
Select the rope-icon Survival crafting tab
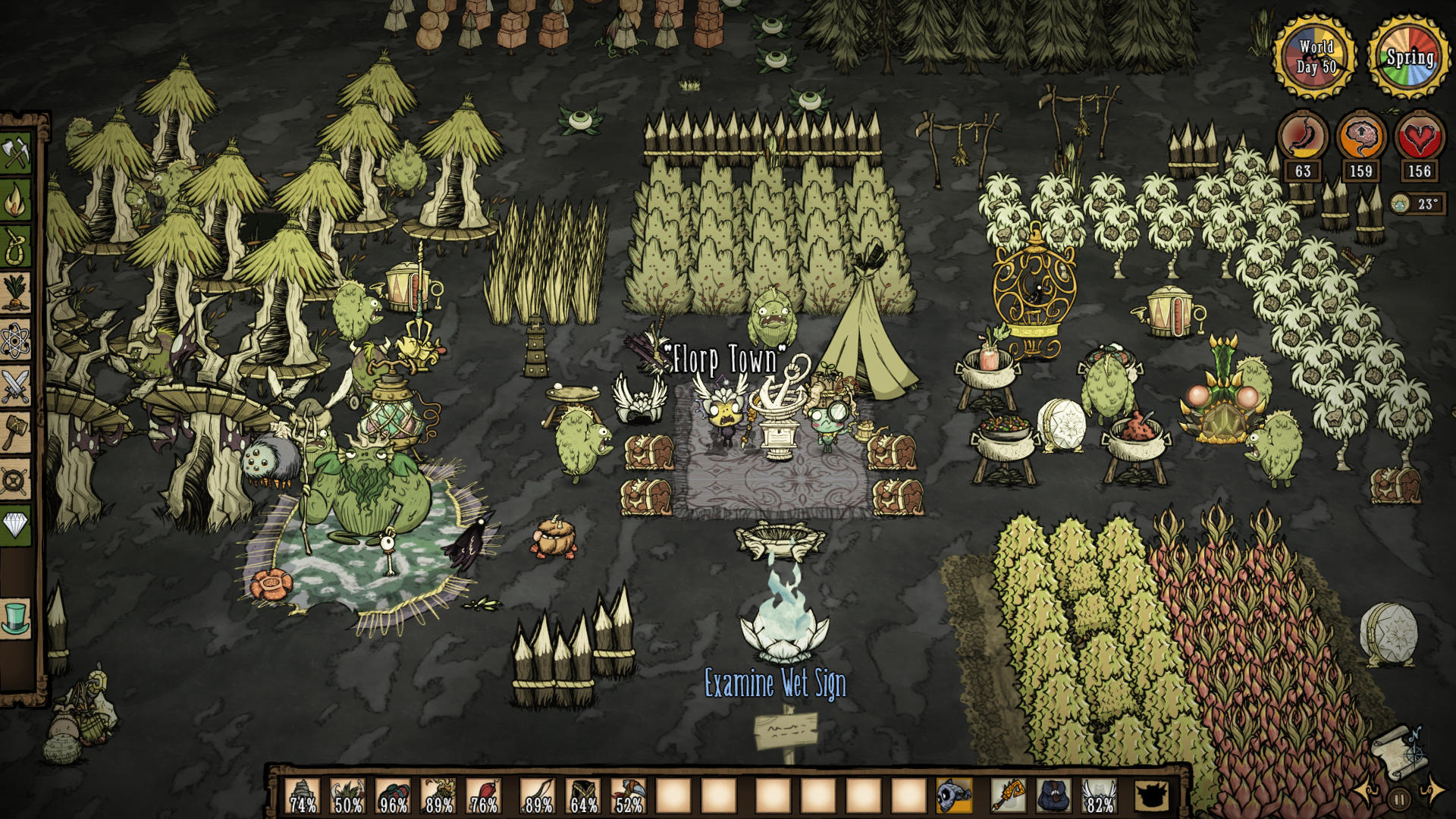[15, 247]
